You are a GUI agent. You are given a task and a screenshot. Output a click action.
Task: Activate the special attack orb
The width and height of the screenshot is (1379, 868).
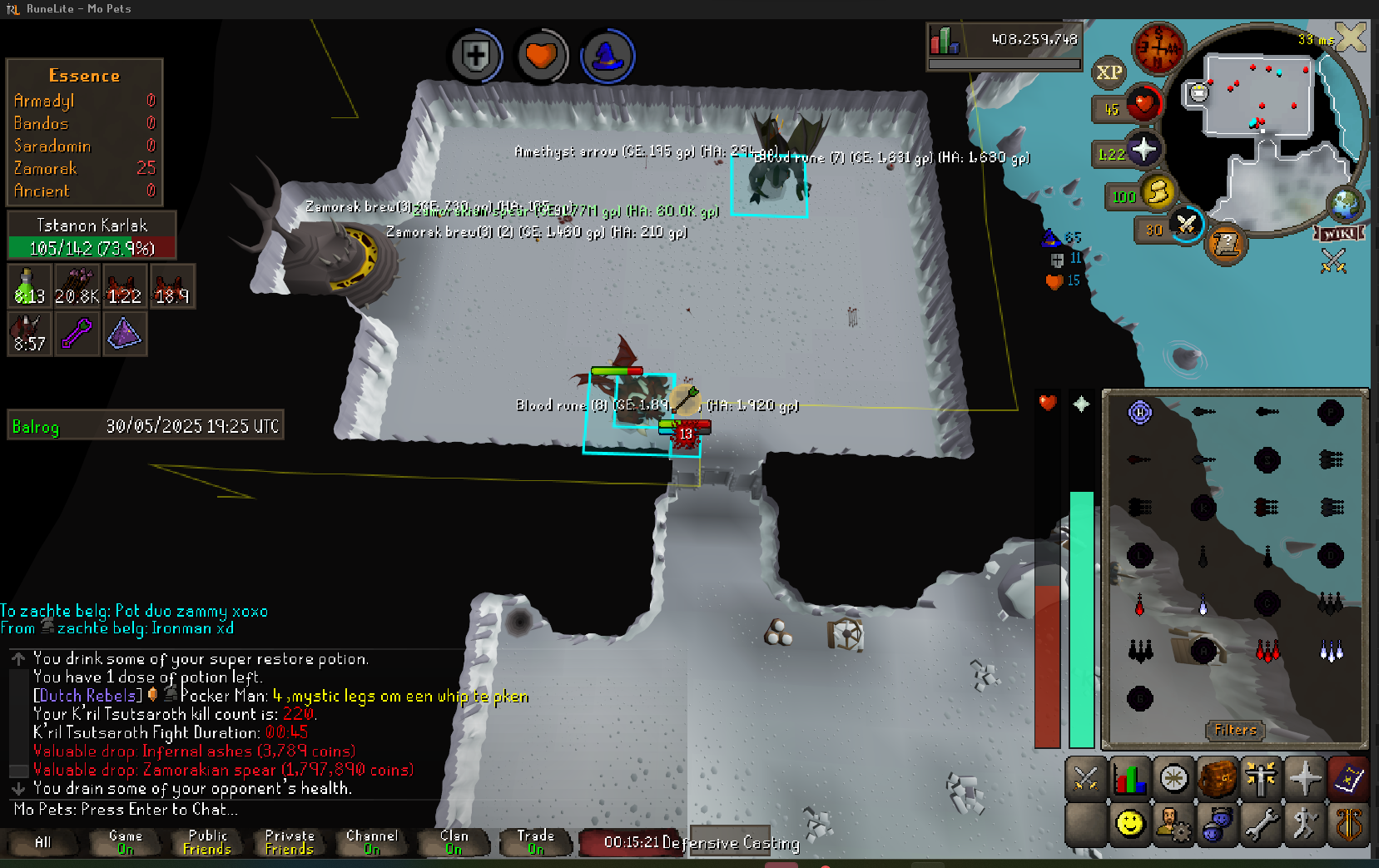tap(1186, 223)
